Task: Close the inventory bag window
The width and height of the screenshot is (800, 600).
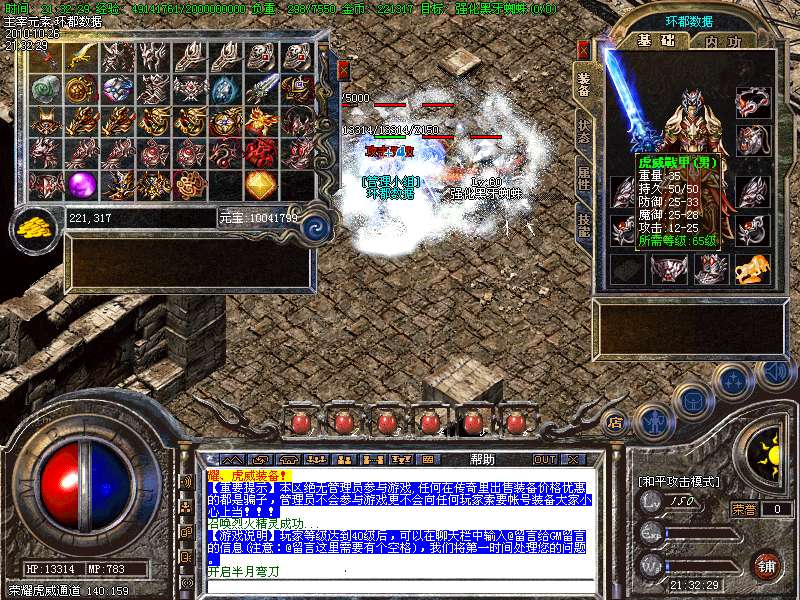Action: 343,70
